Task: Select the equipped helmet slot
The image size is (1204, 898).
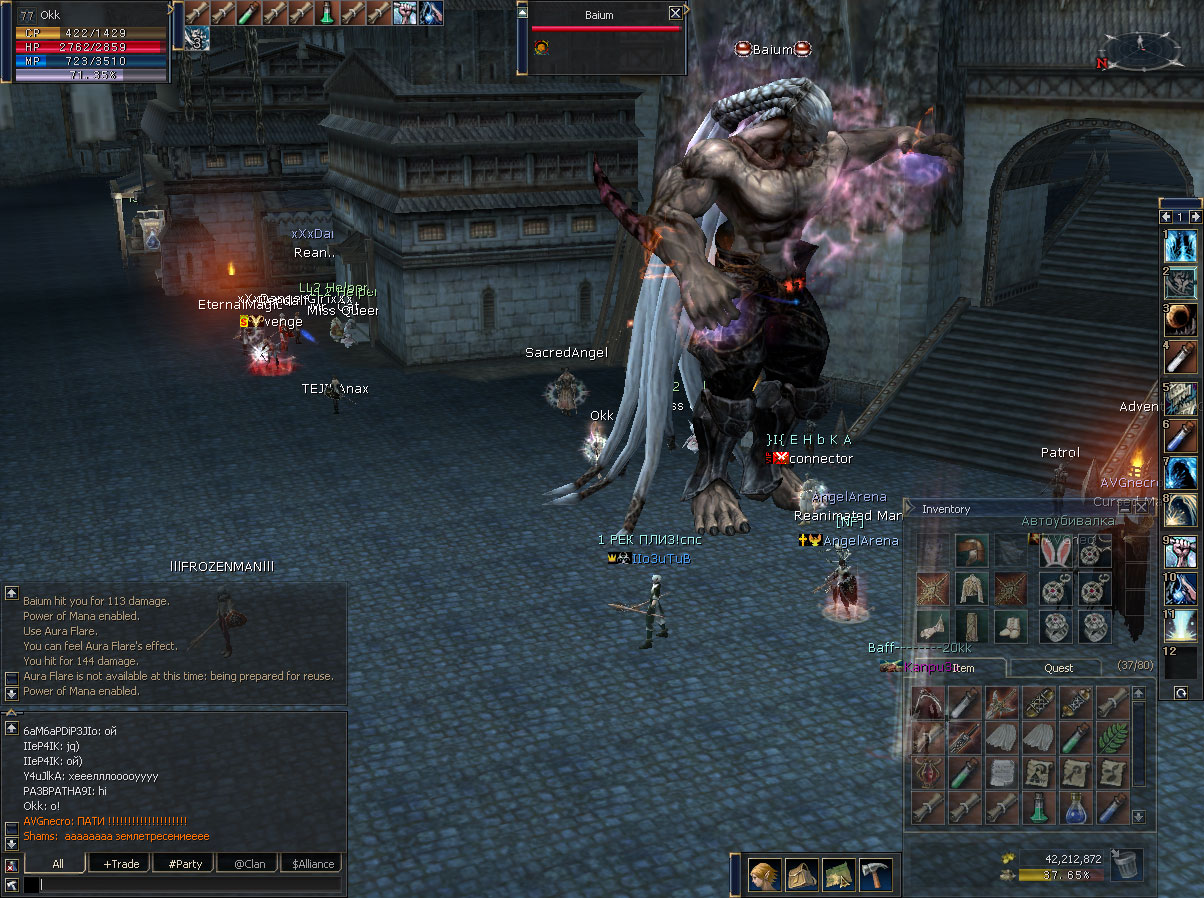Action: pos(971,553)
